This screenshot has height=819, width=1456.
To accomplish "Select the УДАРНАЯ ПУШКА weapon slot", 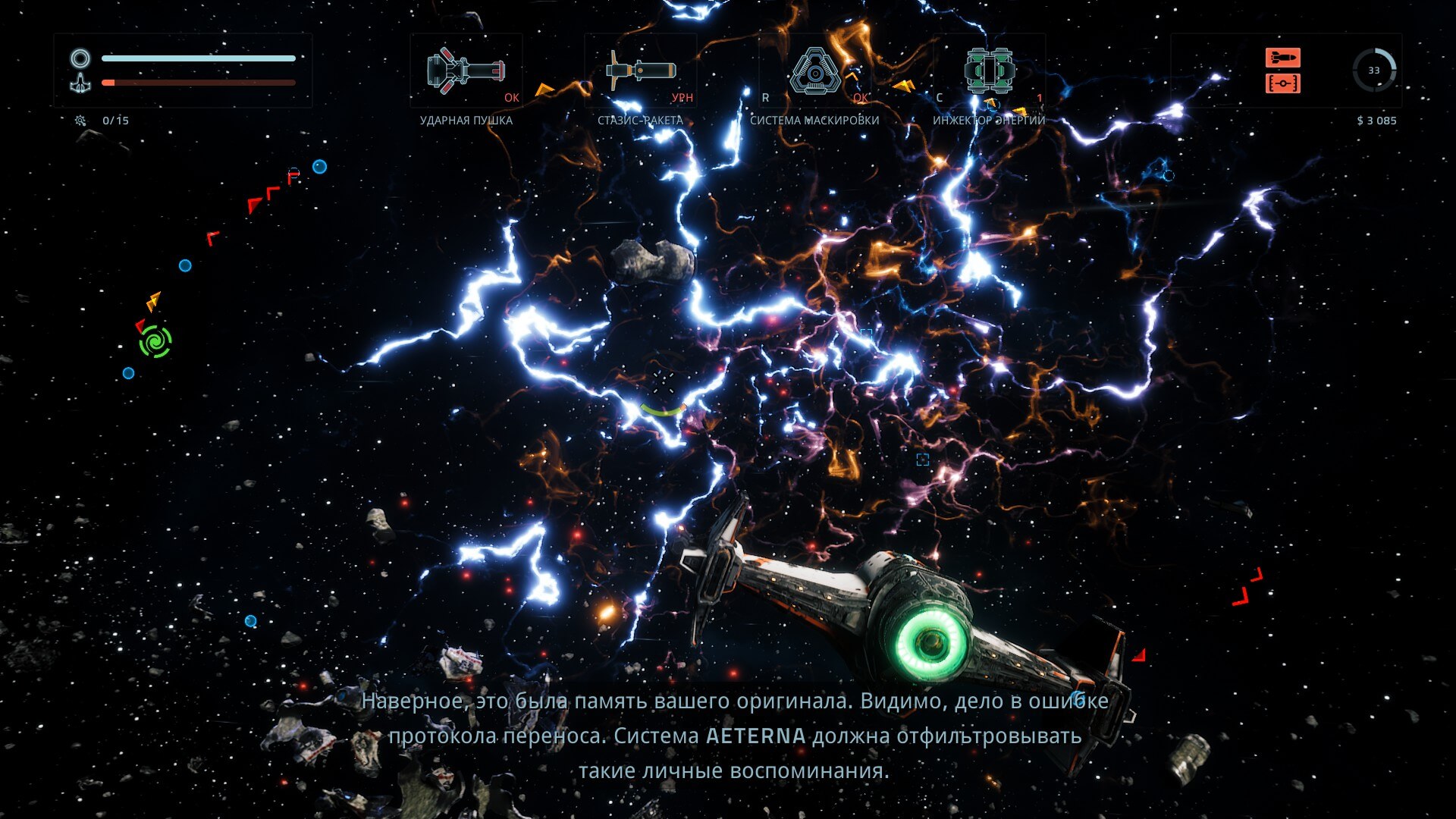I will click(x=466, y=71).
